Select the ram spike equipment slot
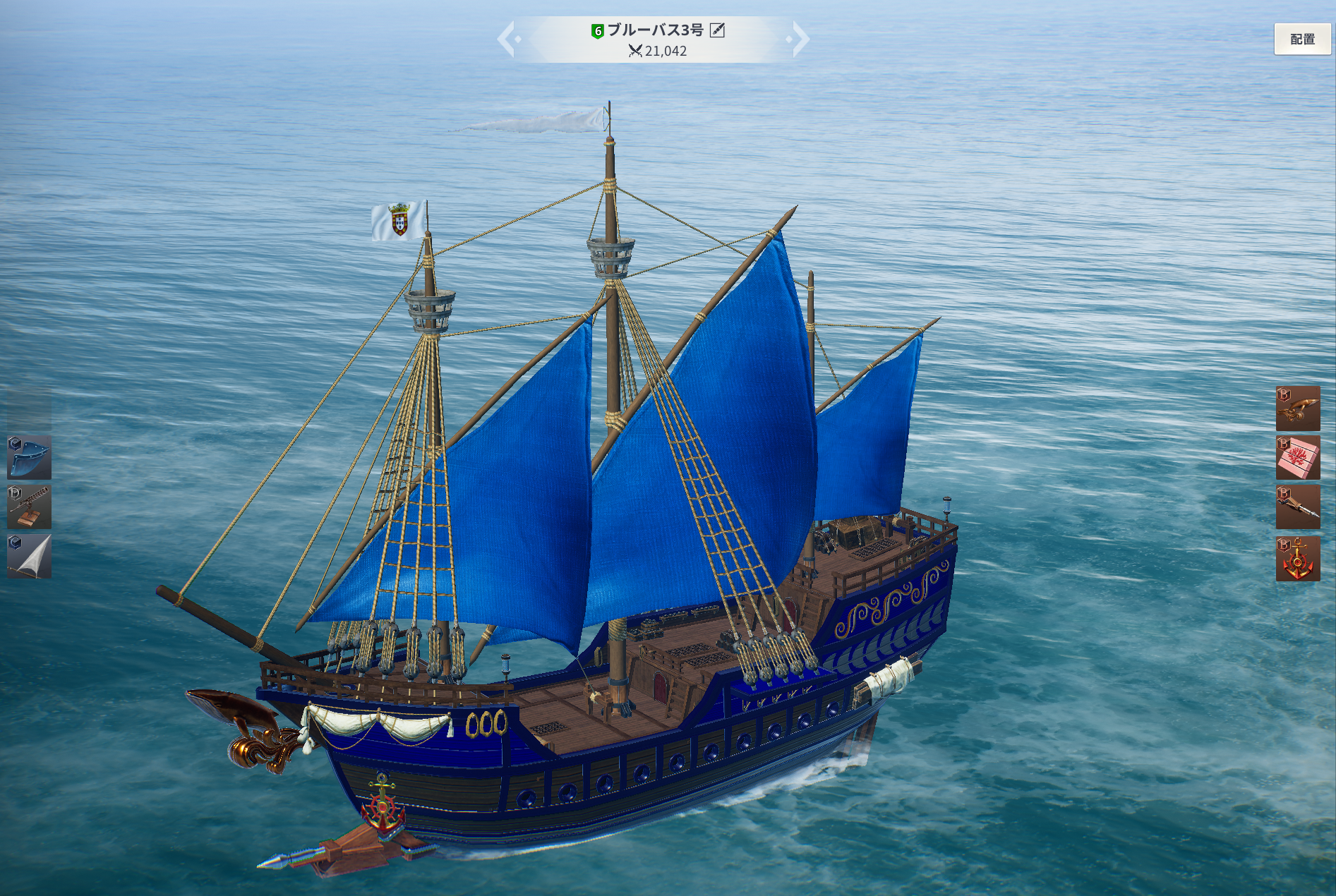Viewport: 1336px width, 896px height. 1297,507
